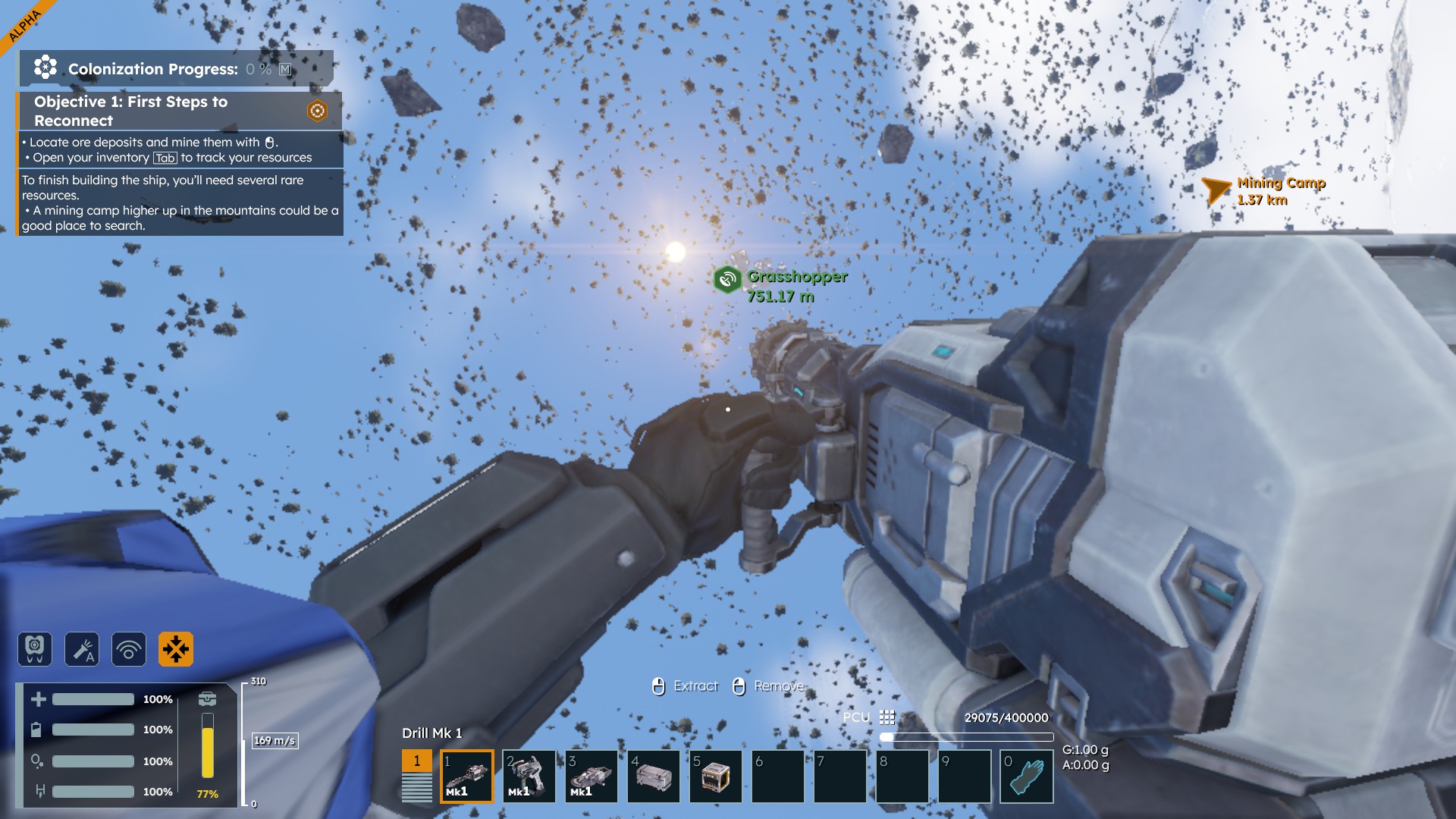1456x819 pixels.
Task: Select the glove hand slot 0
Action: pos(1026,776)
